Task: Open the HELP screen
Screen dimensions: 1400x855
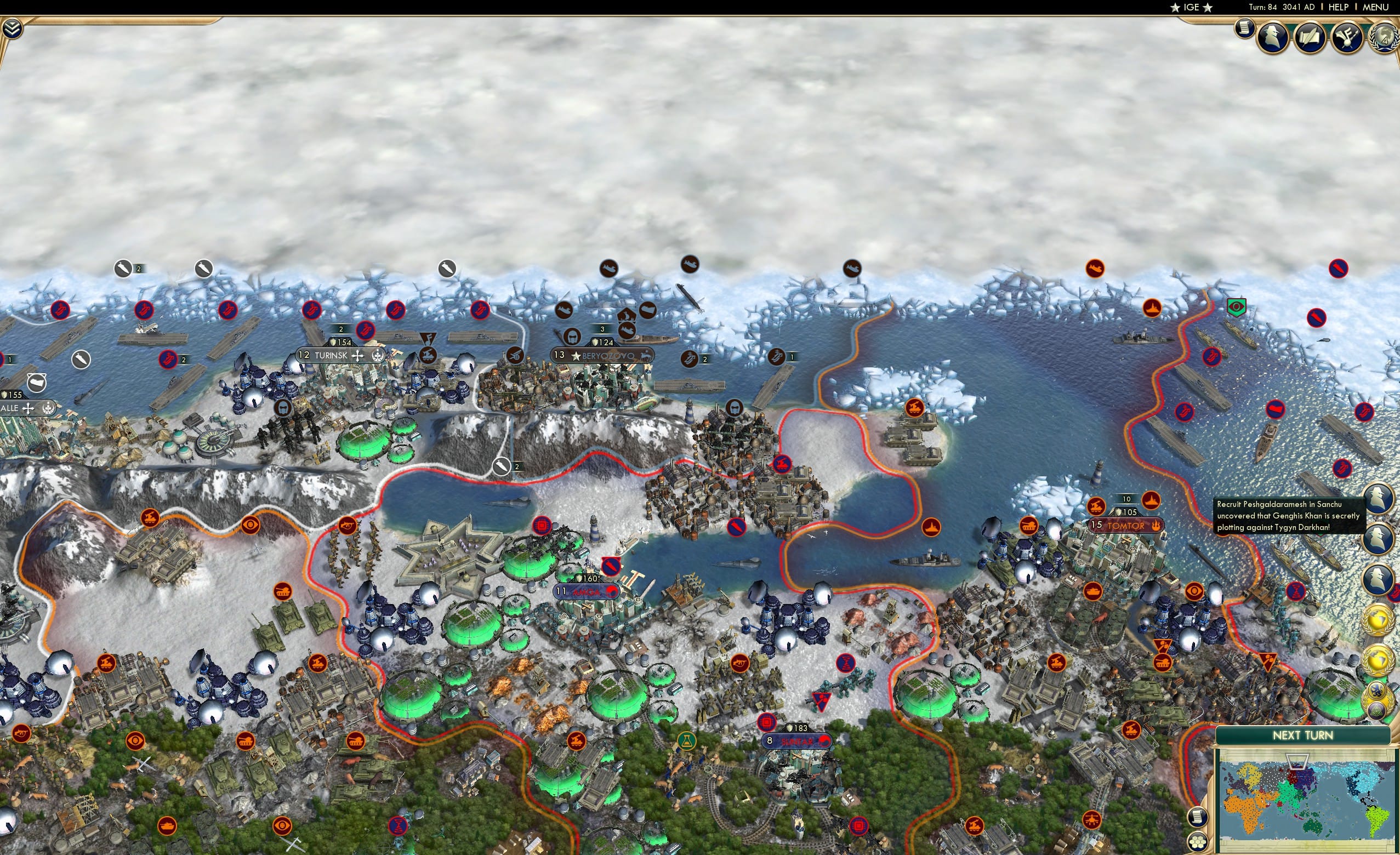Action: [x=1339, y=7]
